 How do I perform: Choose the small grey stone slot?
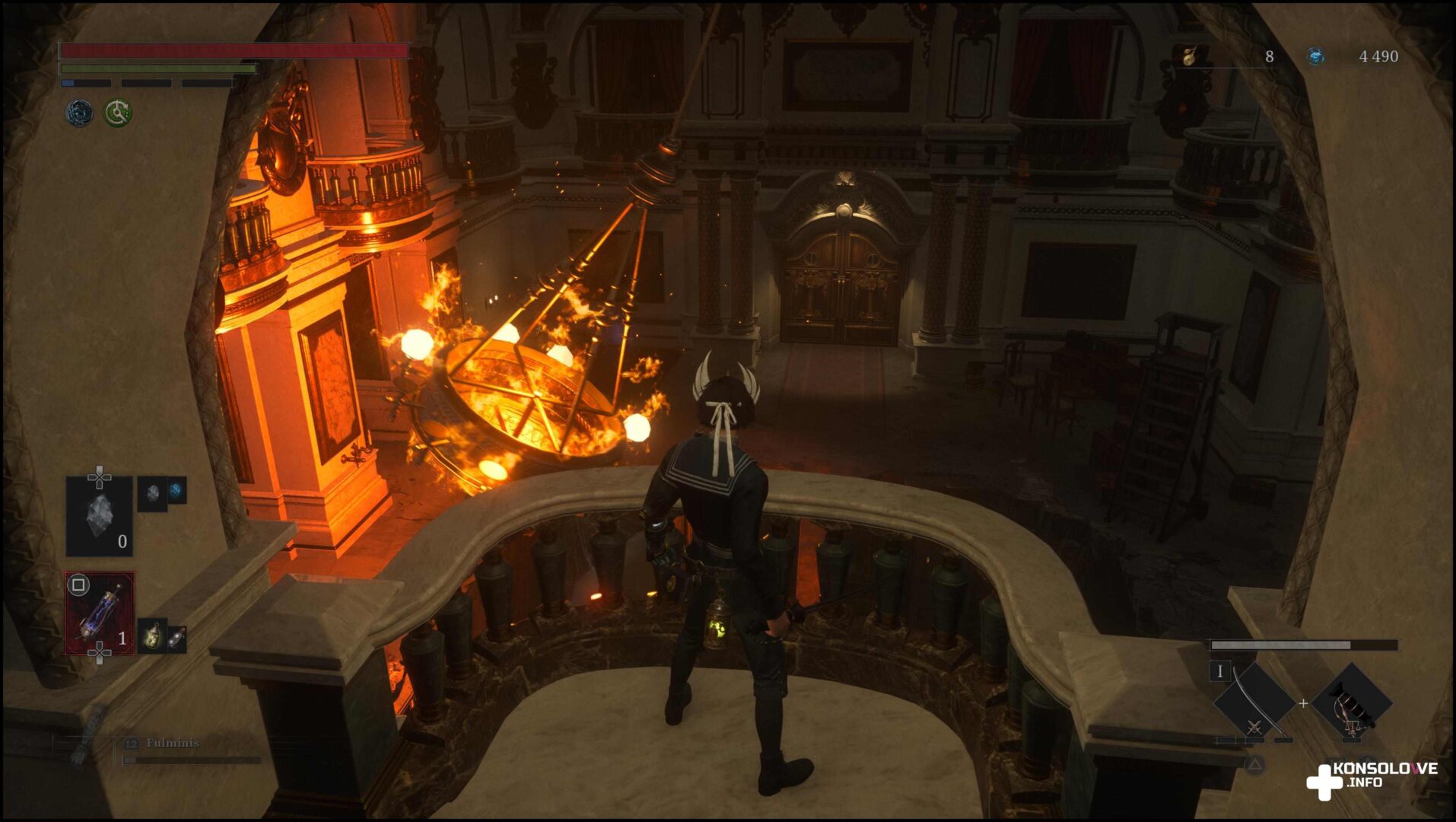(x=153, y=494)
